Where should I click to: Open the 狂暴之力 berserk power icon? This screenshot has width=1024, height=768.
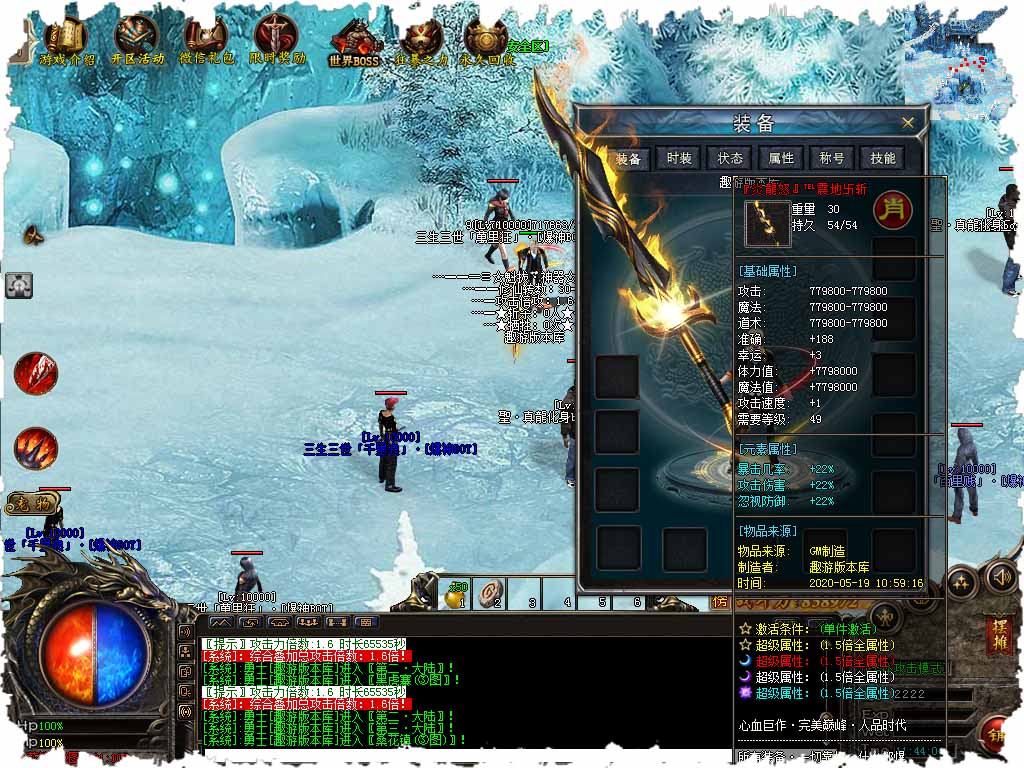[421, 42]
